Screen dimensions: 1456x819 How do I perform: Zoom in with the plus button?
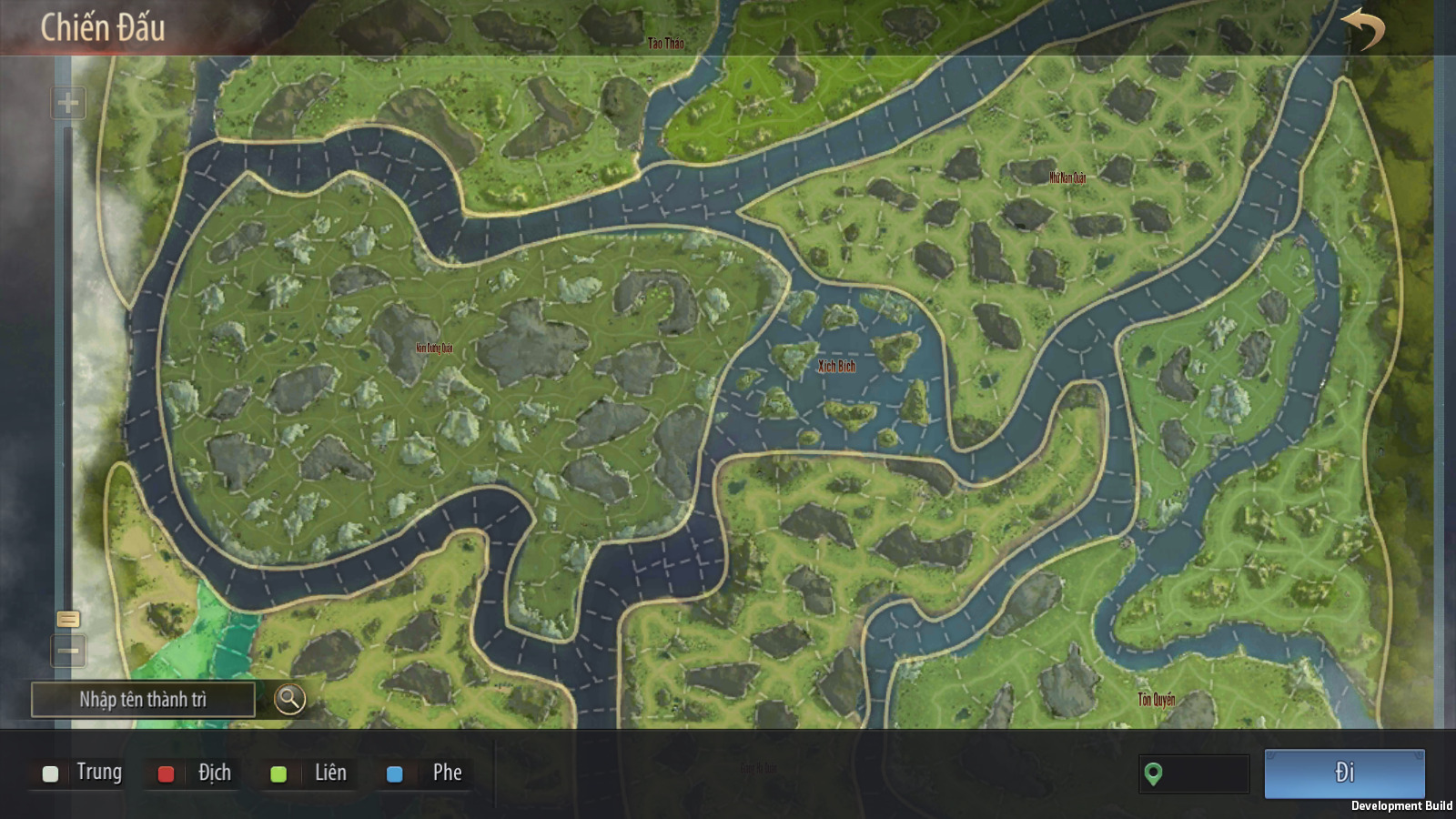[68, 103]
